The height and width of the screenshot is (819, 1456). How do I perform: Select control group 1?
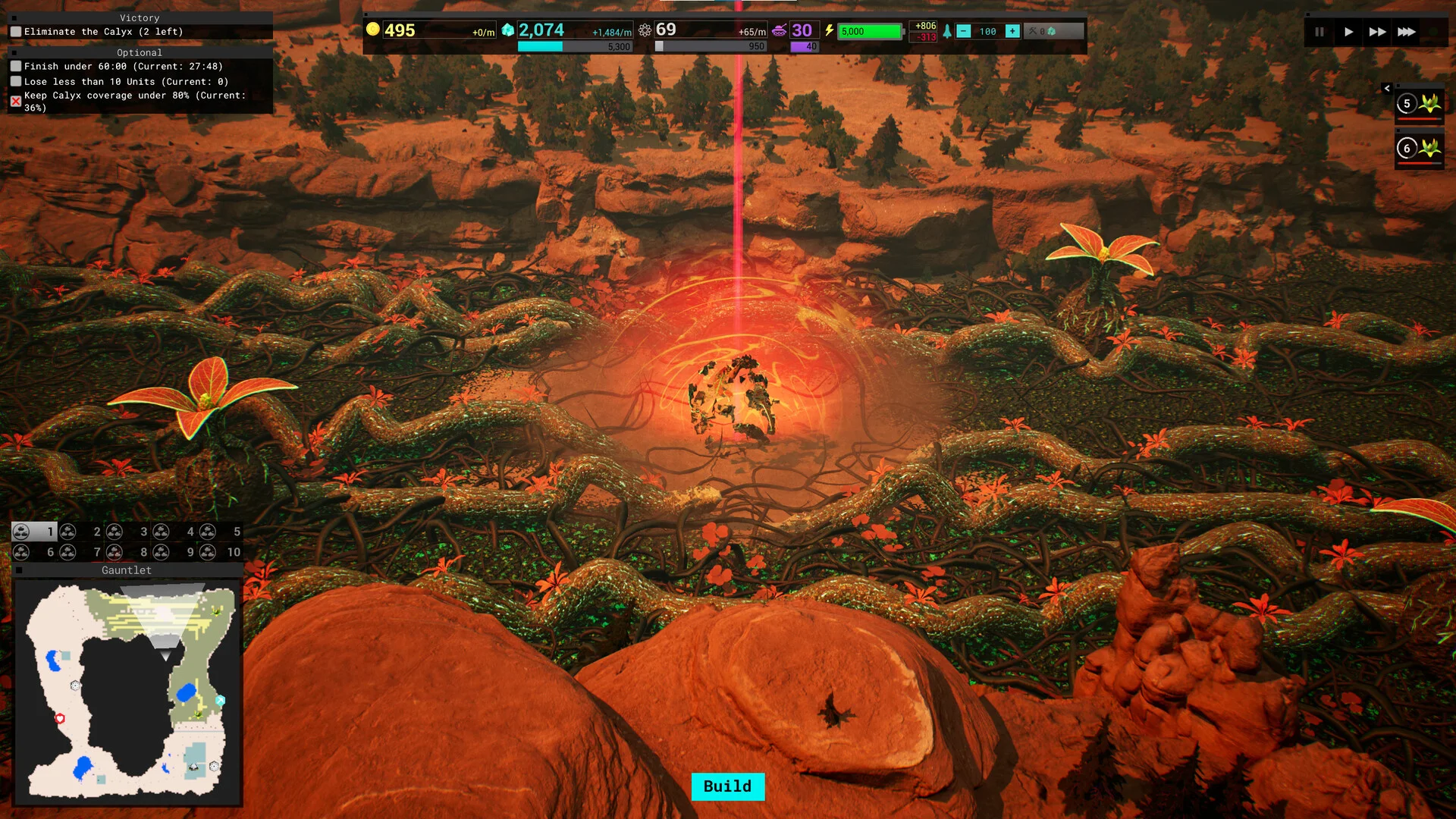[x=34, y=532]
